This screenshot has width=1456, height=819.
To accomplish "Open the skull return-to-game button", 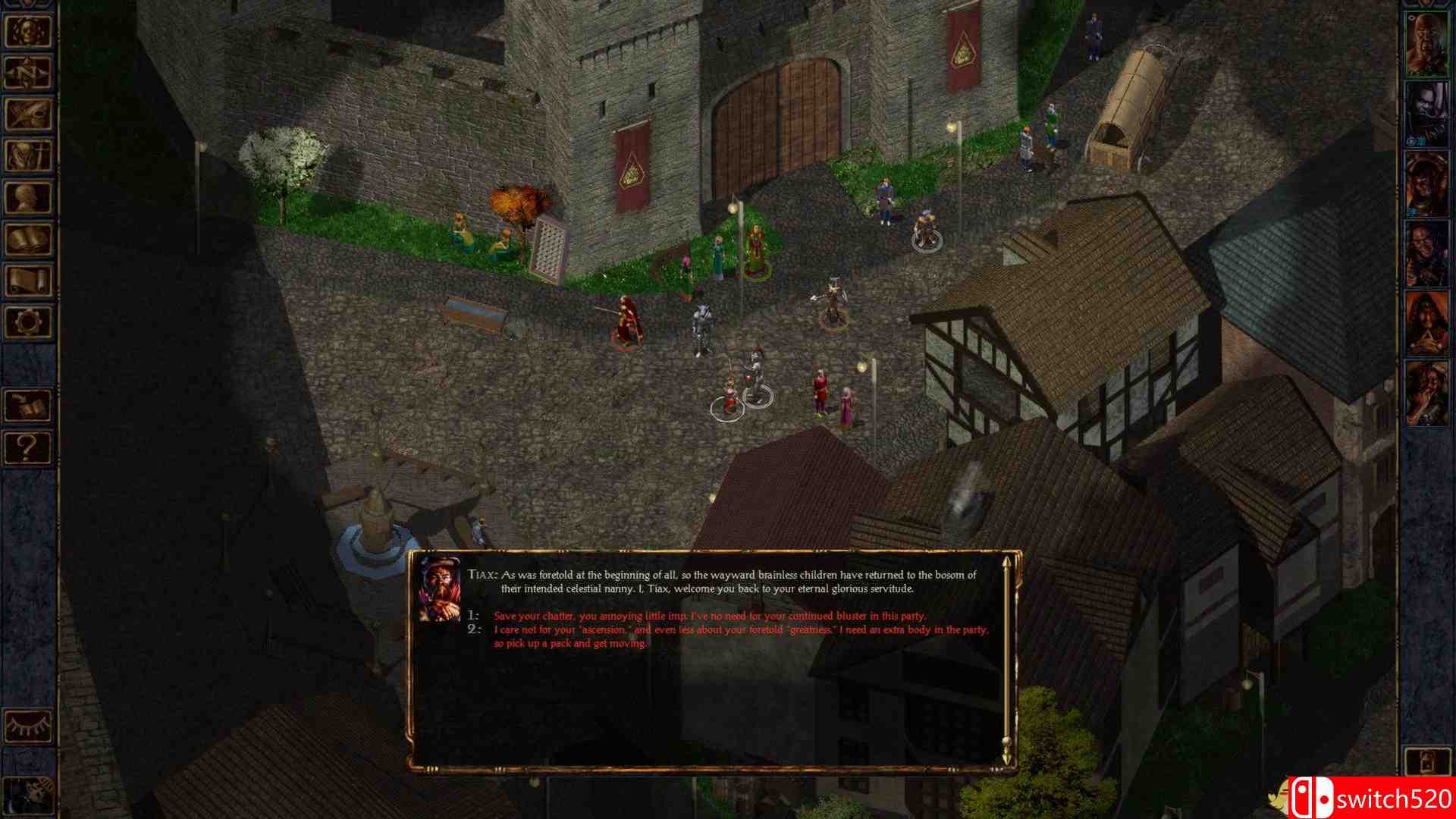I will point(29,30).
